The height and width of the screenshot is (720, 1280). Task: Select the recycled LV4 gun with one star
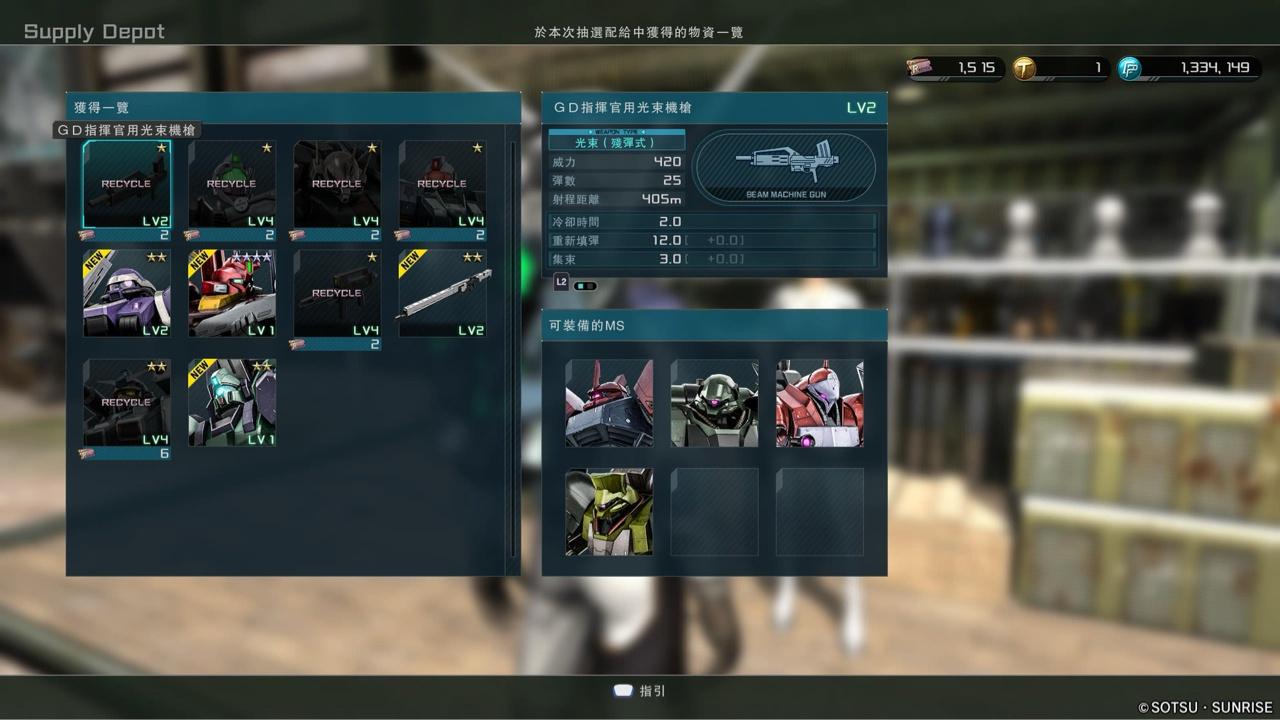coord(337,293)
